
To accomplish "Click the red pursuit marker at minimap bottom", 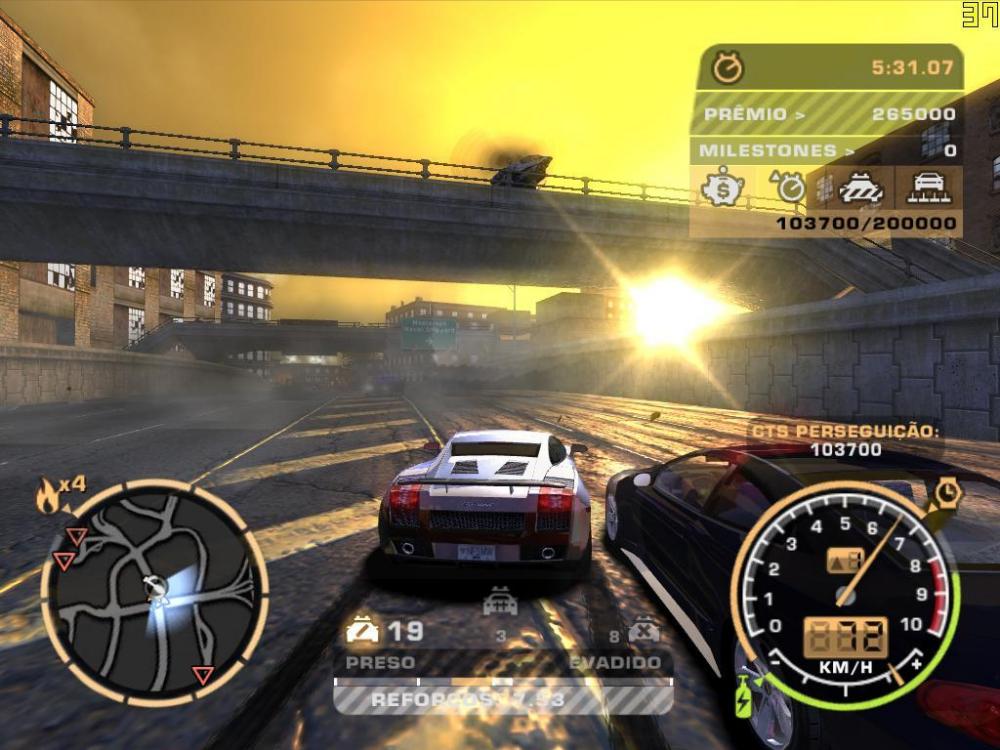I will [x=203, y=676].
